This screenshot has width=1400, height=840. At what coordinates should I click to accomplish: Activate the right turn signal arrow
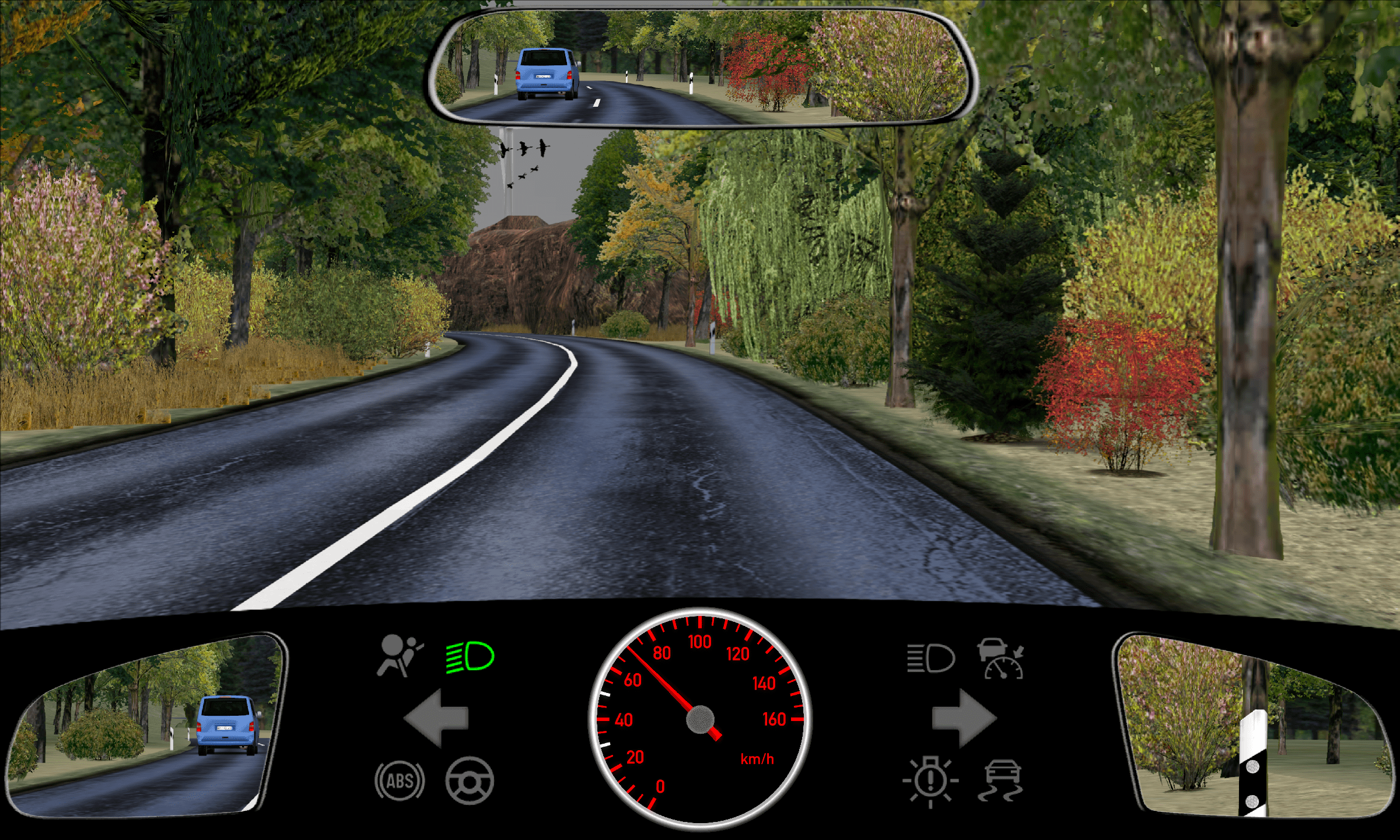(x=964, y=718)
